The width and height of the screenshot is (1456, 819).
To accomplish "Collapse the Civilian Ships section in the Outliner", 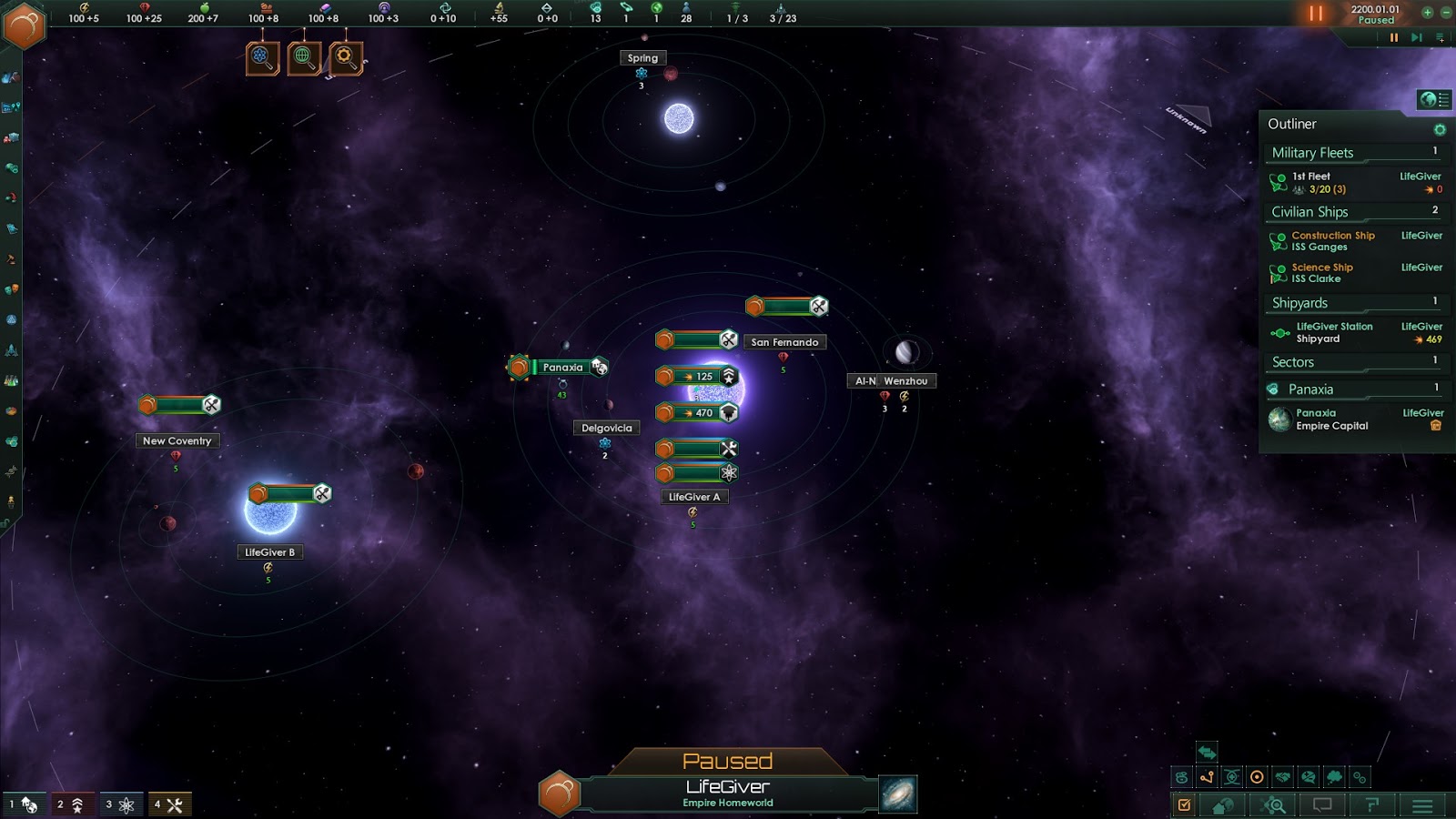I will pos(1309,211).
